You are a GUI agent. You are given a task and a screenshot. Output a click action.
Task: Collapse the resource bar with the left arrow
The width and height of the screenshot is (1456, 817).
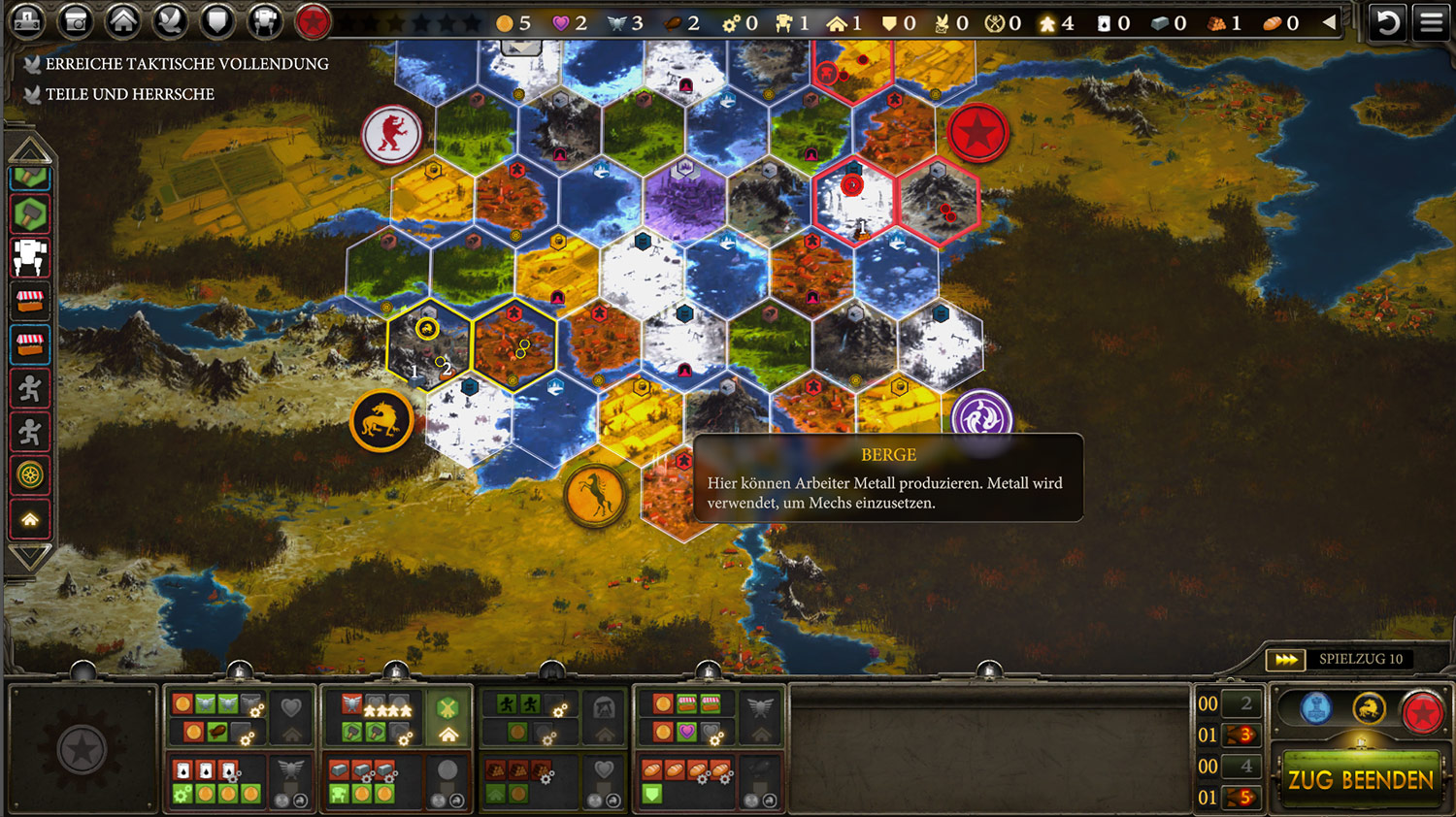tap(1329, 22)
